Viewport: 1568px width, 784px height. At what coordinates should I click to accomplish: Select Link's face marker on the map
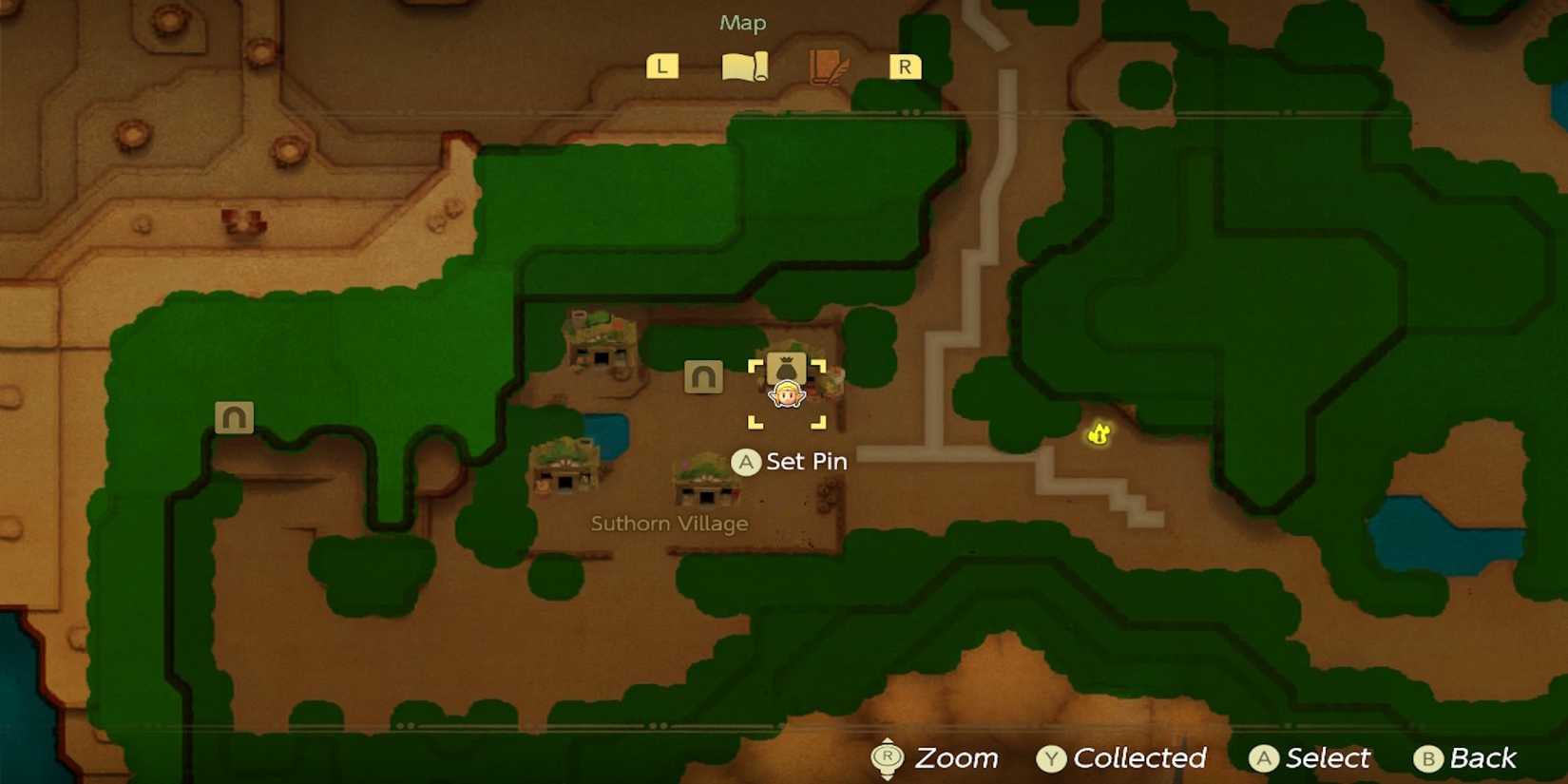pos(786,393)
